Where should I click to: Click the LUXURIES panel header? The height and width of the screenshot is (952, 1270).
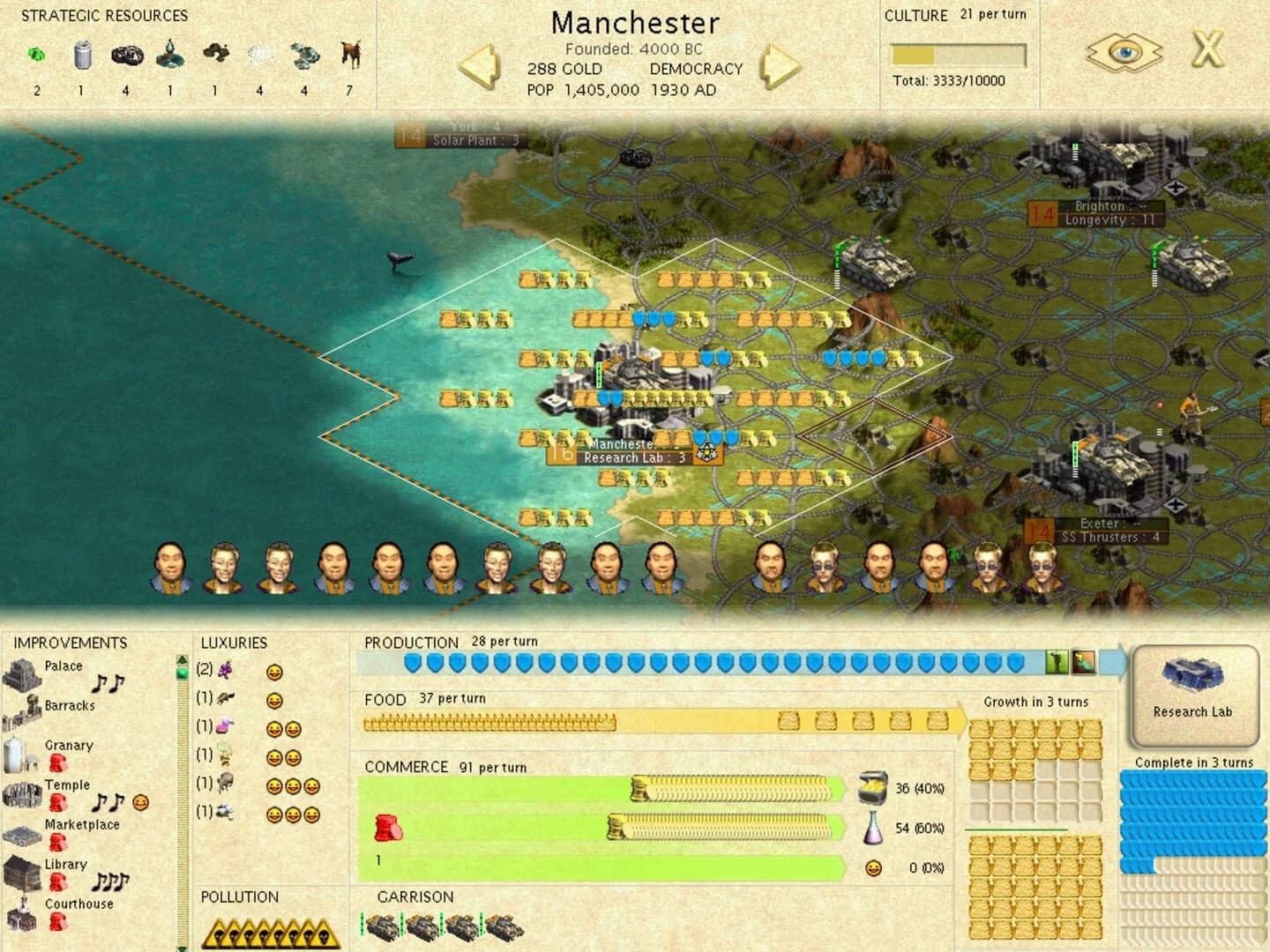click(x=235, y=643)
